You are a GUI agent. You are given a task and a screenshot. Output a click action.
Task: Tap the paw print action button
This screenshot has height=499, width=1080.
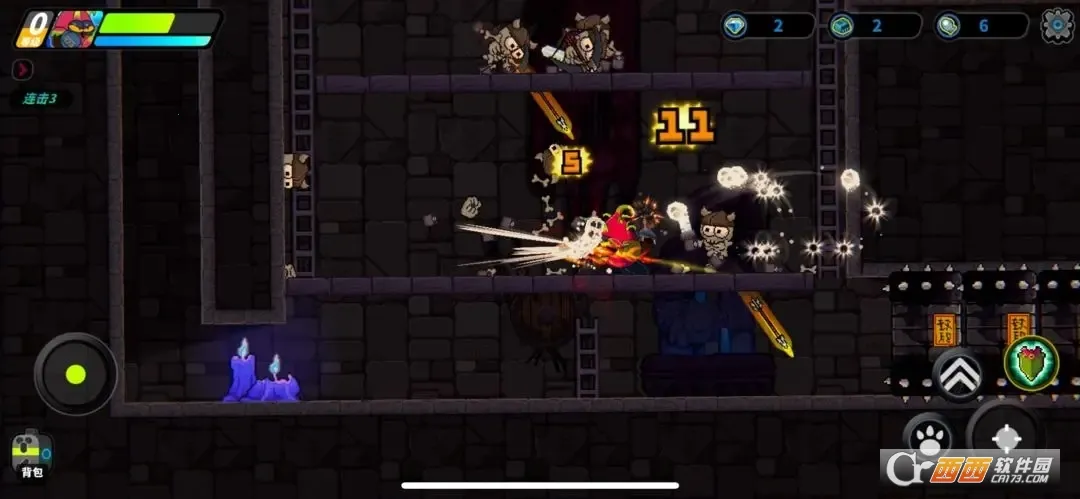pyautogui.click(x=927, y=437)
